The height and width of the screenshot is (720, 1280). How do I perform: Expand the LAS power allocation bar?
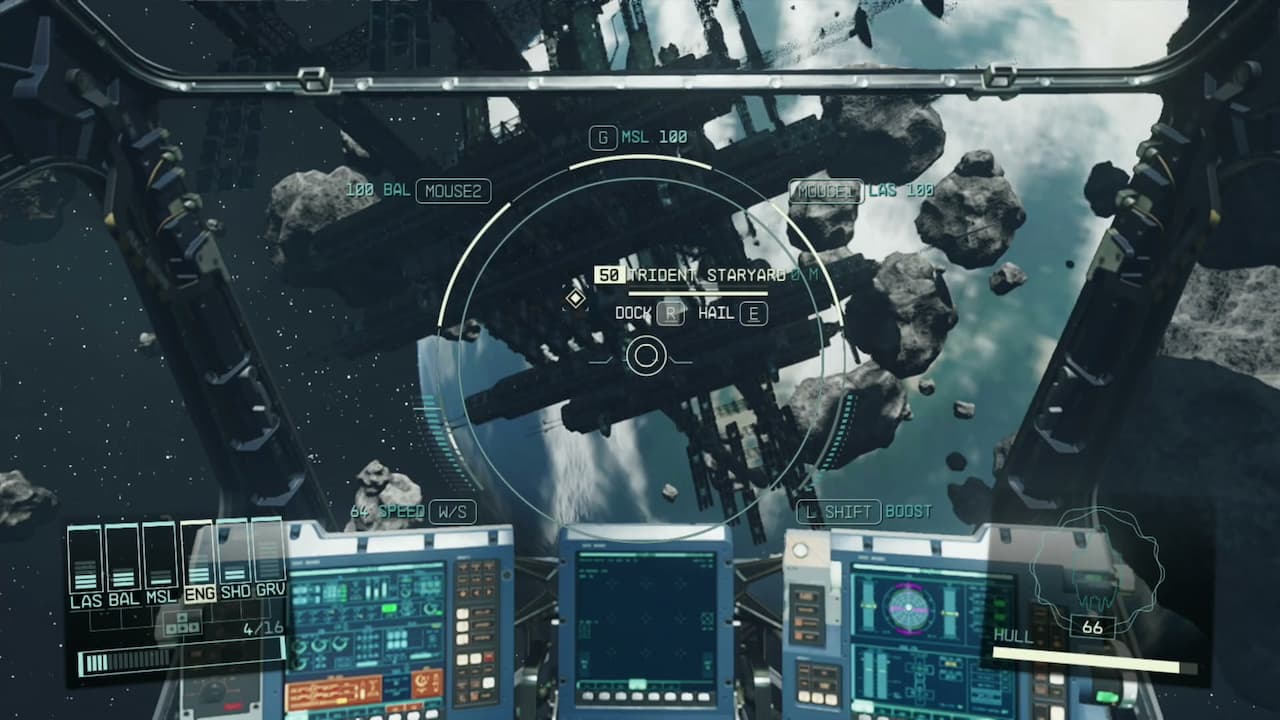click(84, 560)
